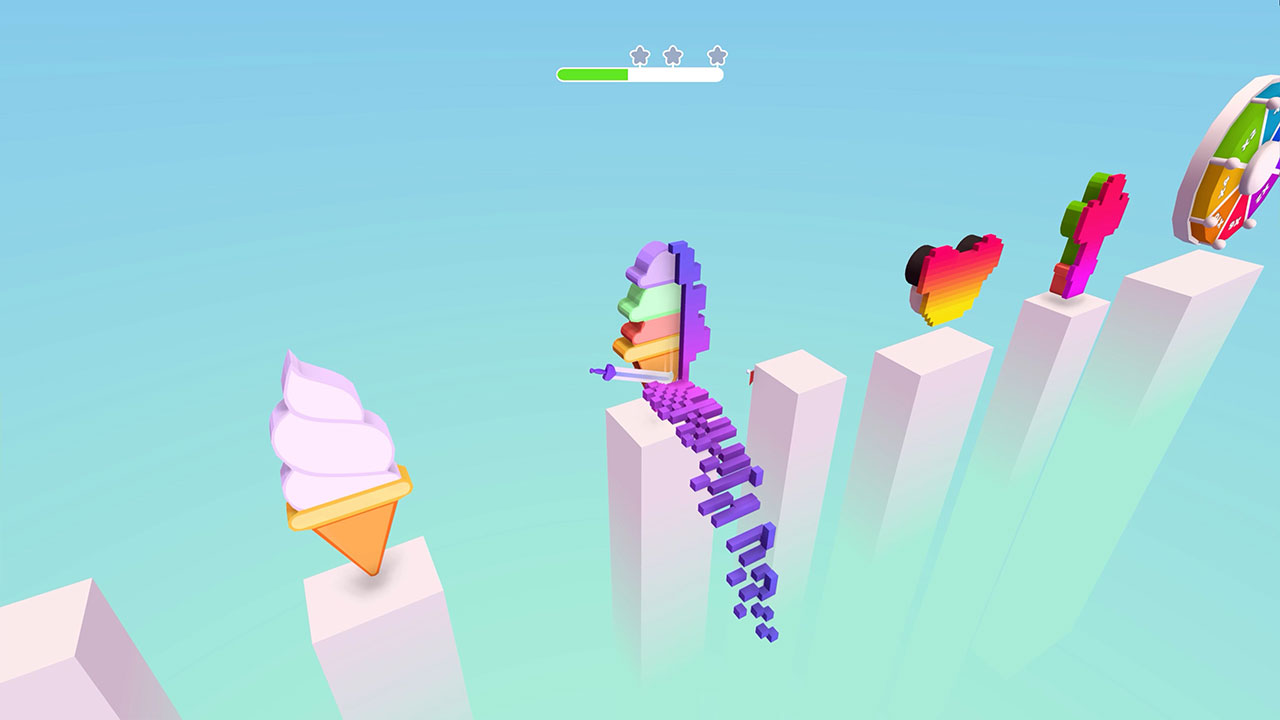
Task: Tap the middle star on the level meter
Action: click(674, 55)
